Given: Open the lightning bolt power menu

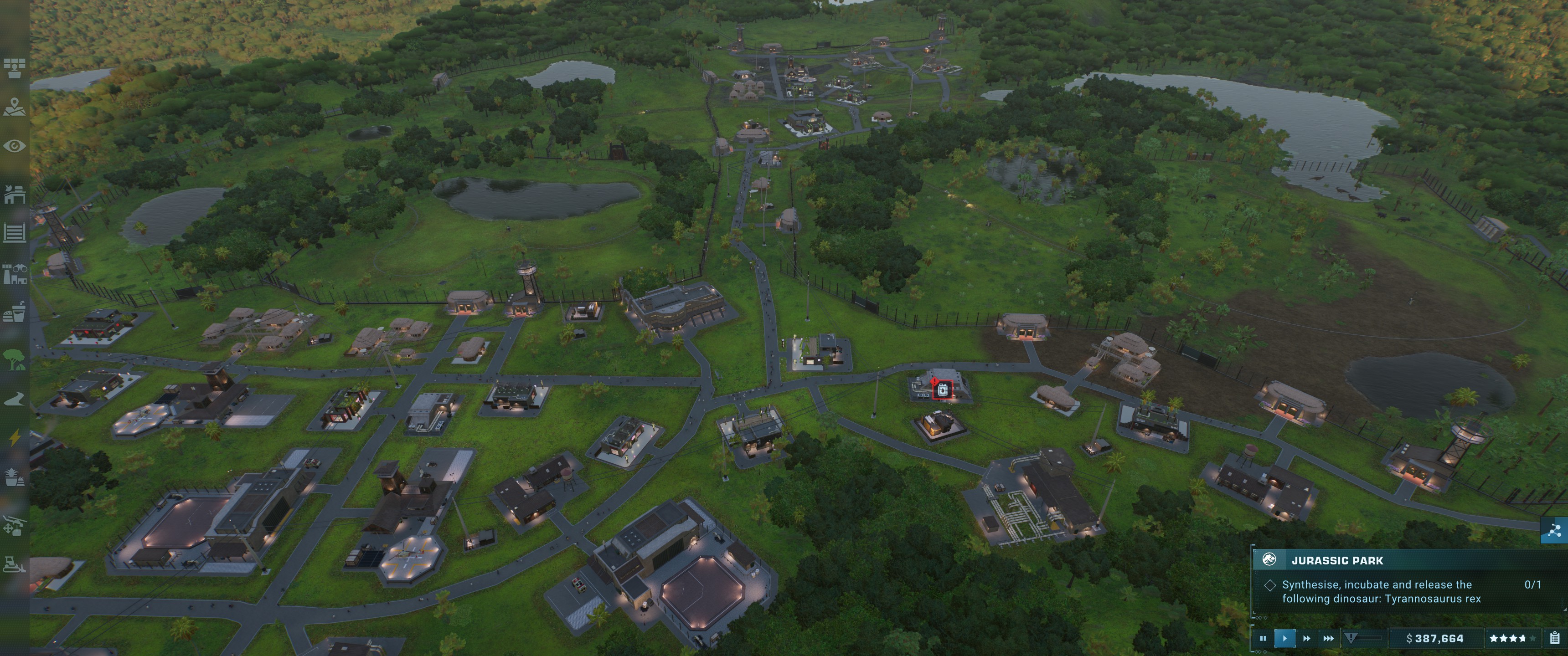Looking at the screenshot, I should (x=14, y=437).
